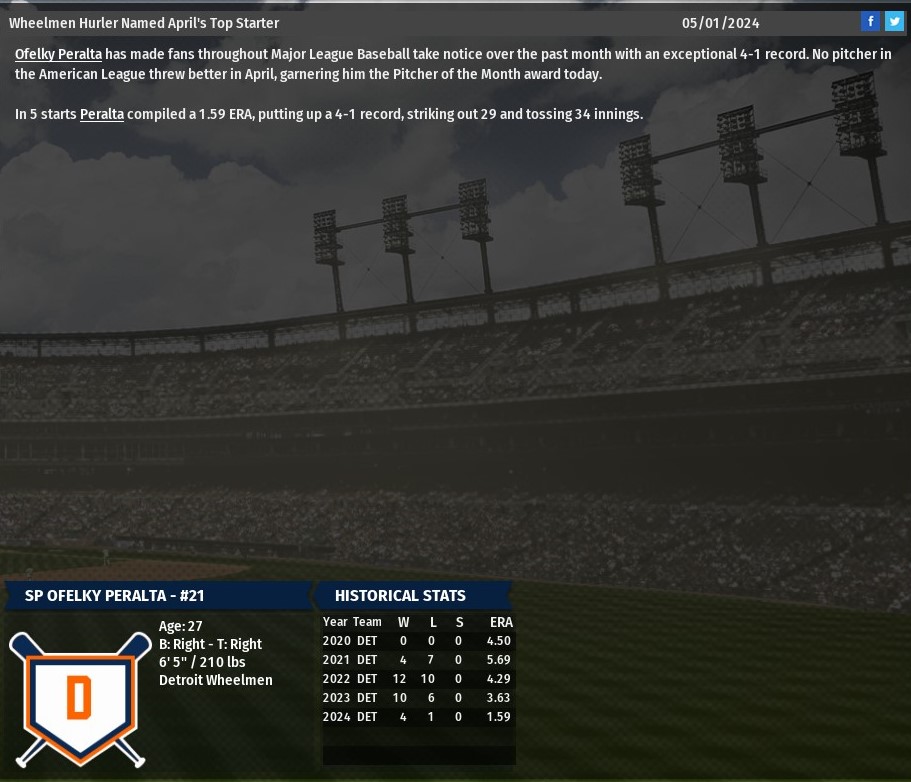911x782 pixels.
Task: Open the Ofelky Peralta player link
Action: 58,54
